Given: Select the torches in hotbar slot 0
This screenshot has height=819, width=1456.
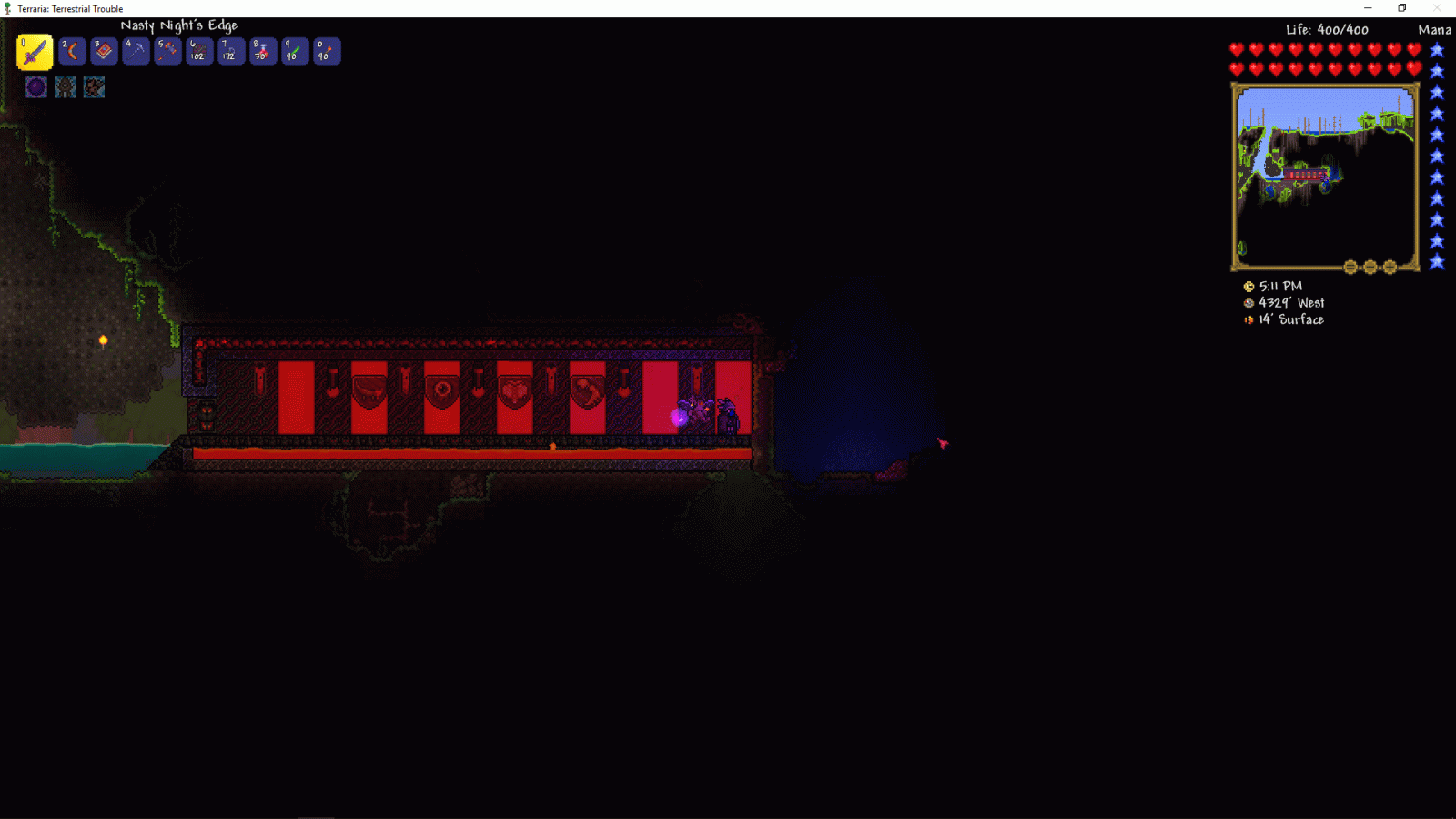Looking at the screenshot, I should coord(326,51).
